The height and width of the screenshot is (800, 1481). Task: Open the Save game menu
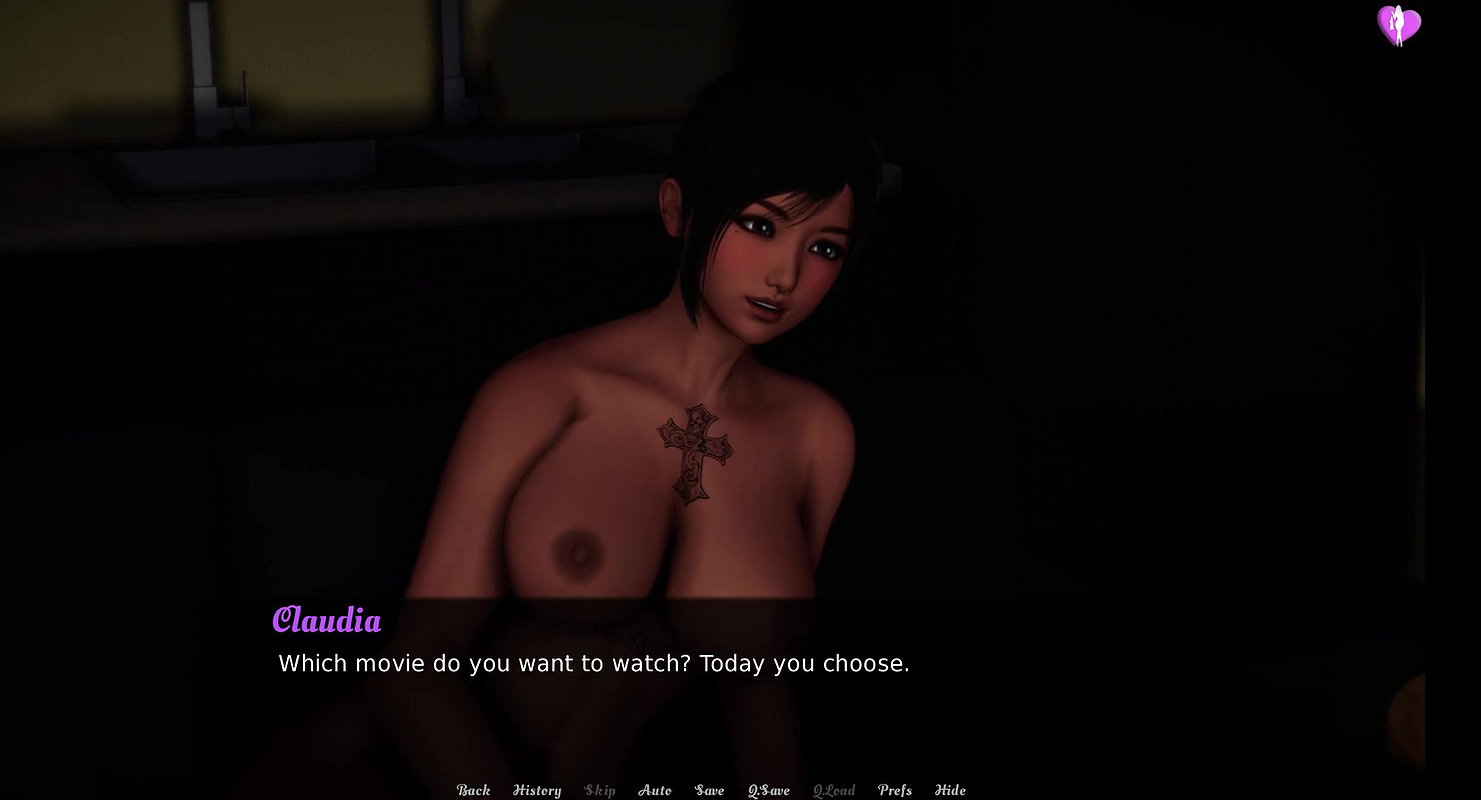(x=709, y=790)
